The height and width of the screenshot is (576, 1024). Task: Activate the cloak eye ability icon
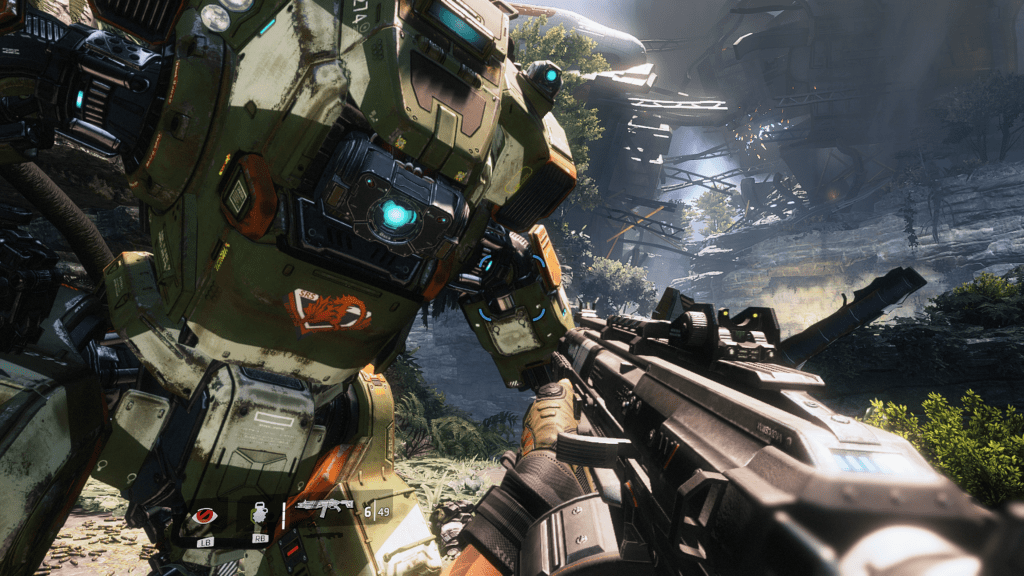(x=204, y=517)
